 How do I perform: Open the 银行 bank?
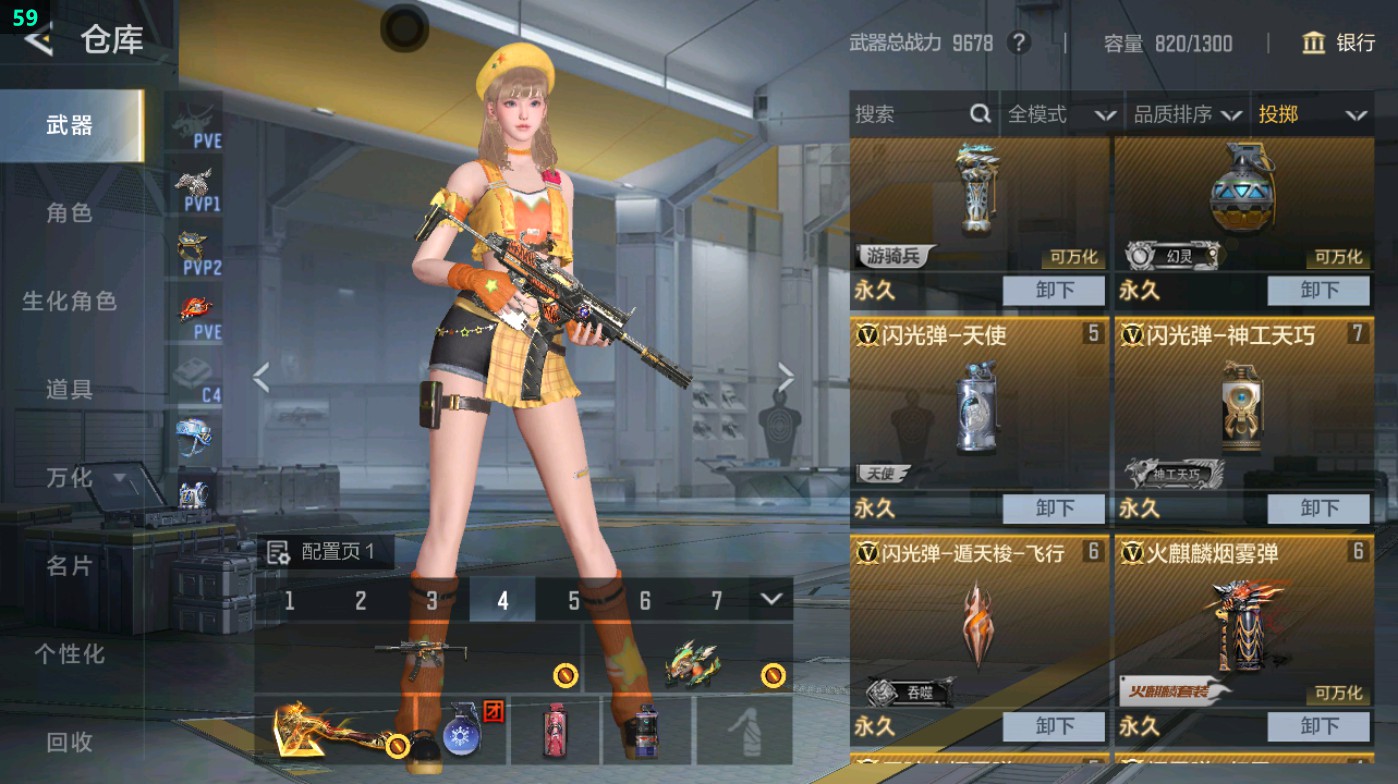pos(1340,43)
